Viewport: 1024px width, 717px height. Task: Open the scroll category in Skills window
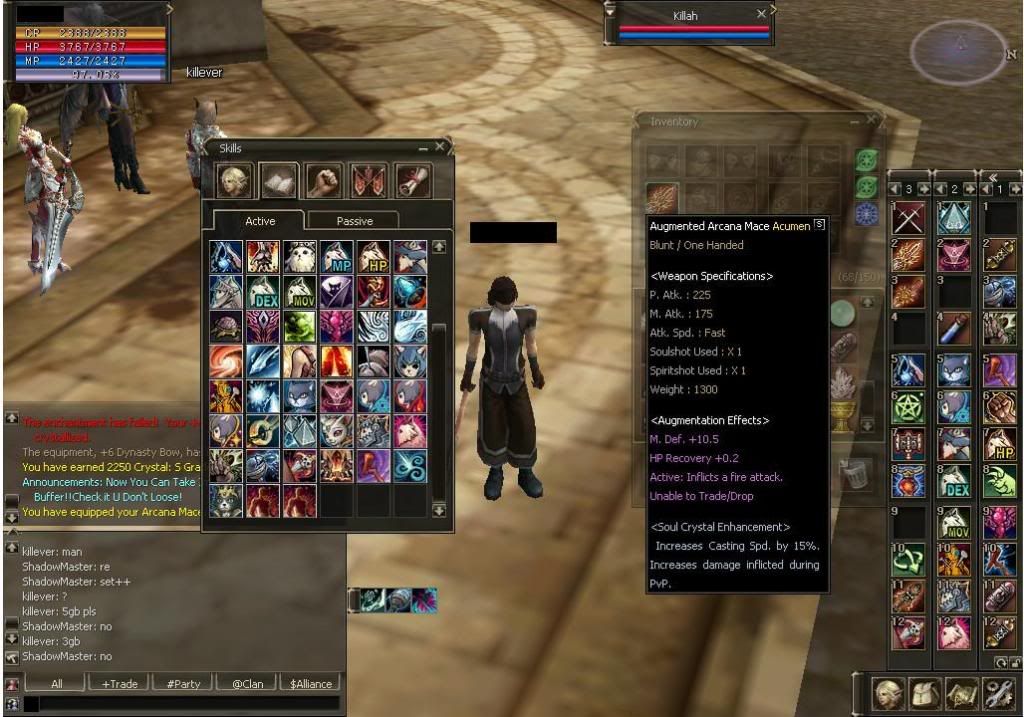point(414,181)
